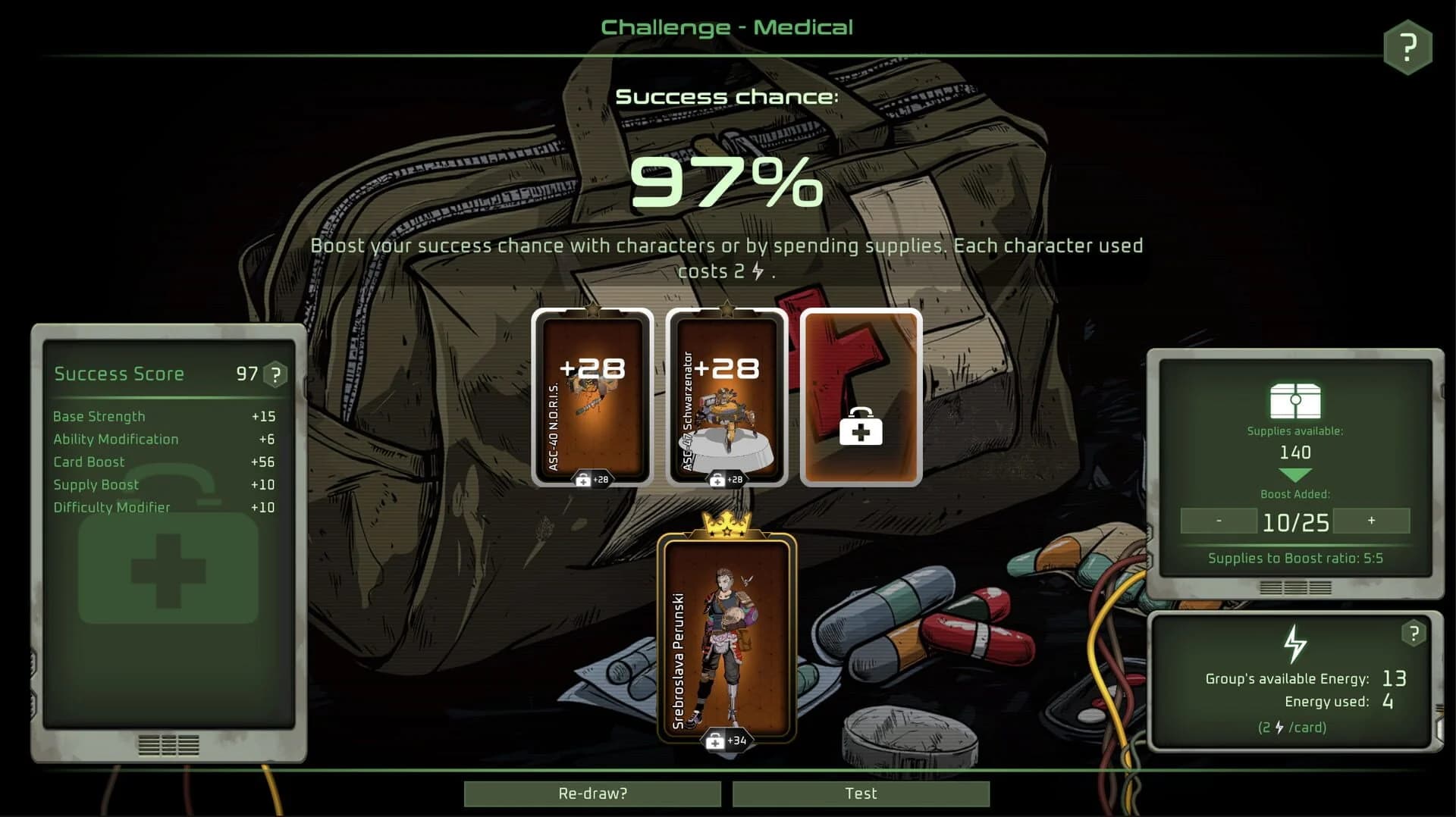
Task: Click the supplies chest icon
Action: (x=1296, y=402)
